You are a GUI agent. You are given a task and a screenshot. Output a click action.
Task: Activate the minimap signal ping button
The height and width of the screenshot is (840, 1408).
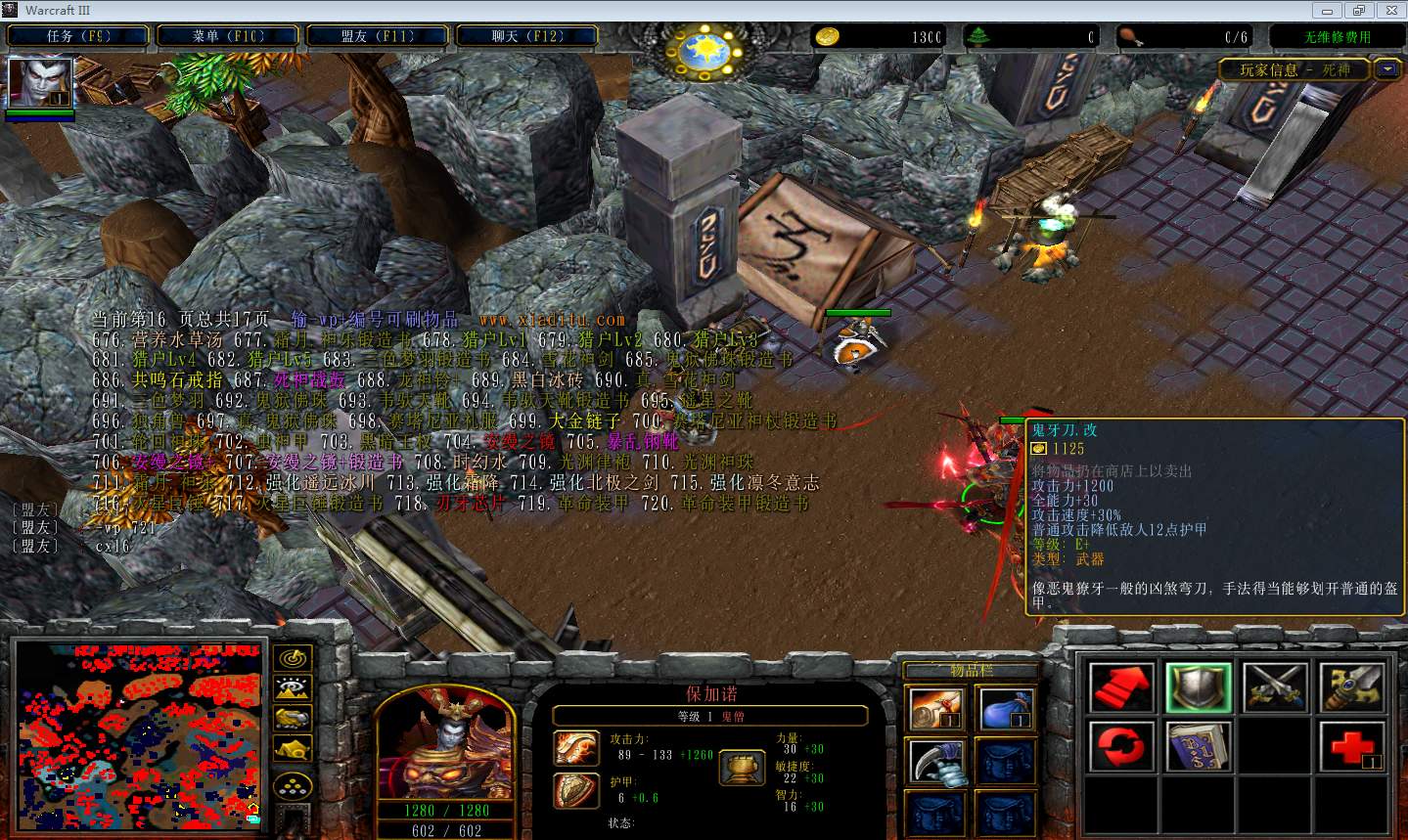point(293,658)
